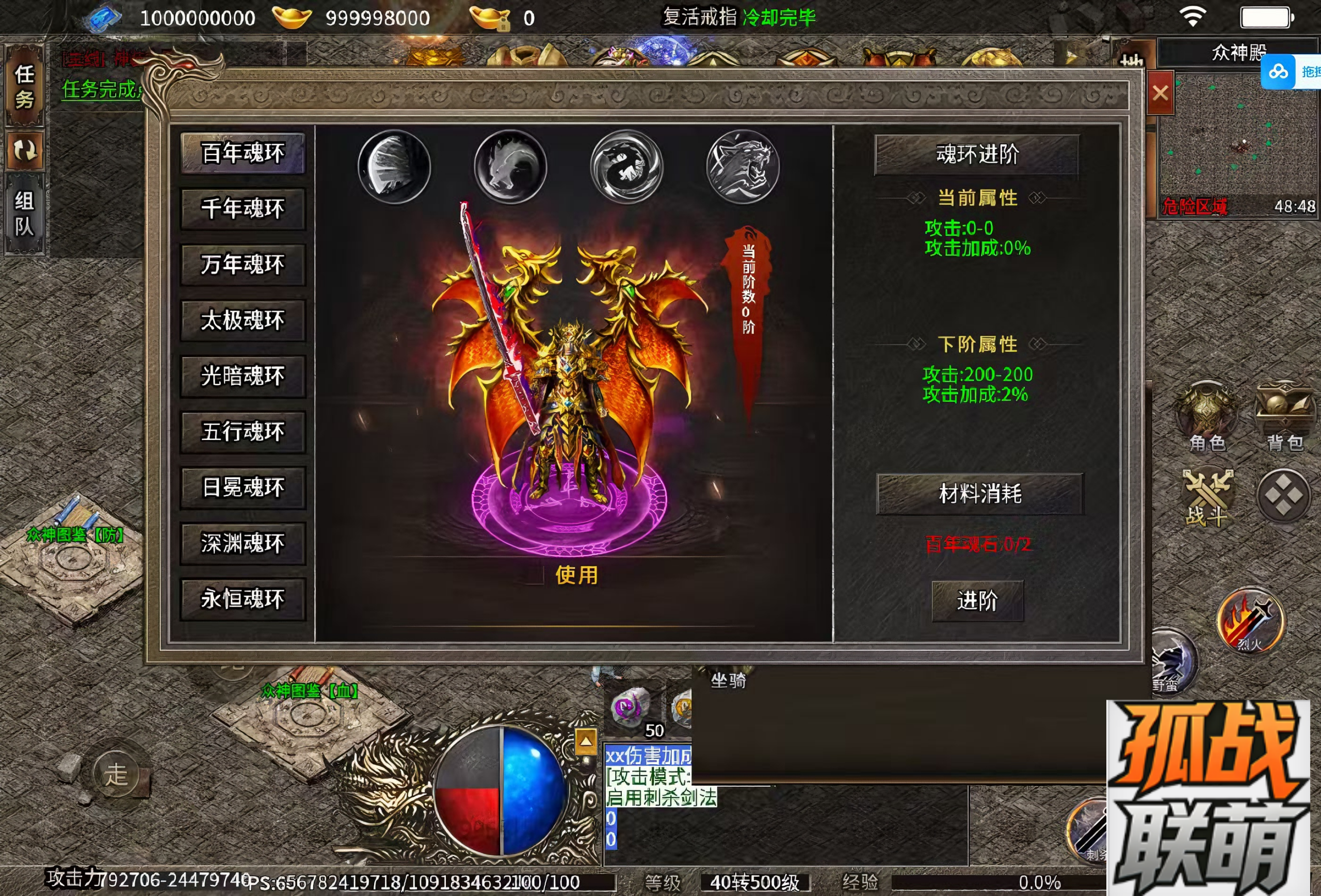The image size is (1321, 896).
Task: Open the 组队 team panel
Action: (x=24, y=214)
